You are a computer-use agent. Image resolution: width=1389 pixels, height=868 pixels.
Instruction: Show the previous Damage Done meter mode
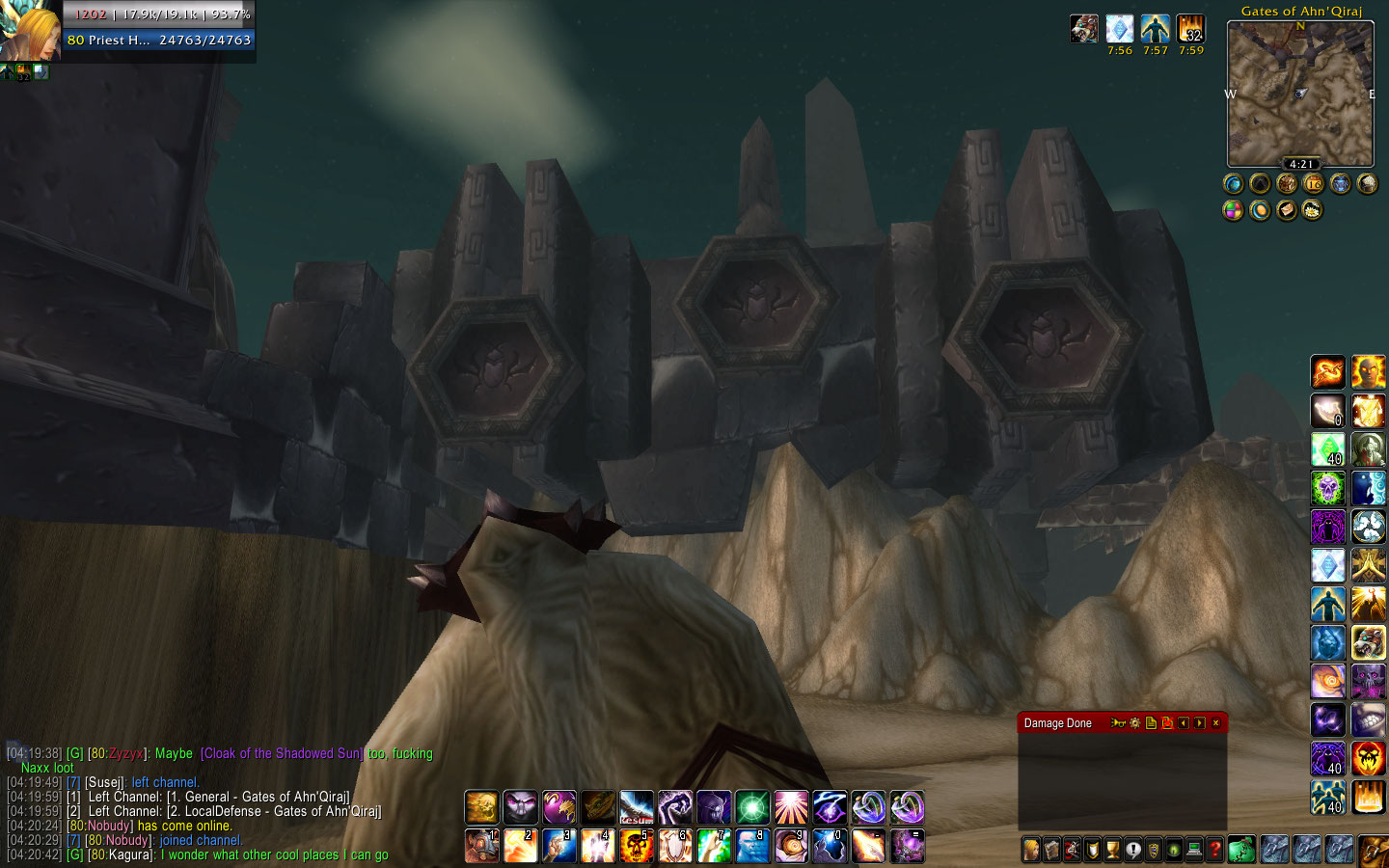coord(1184,723)
